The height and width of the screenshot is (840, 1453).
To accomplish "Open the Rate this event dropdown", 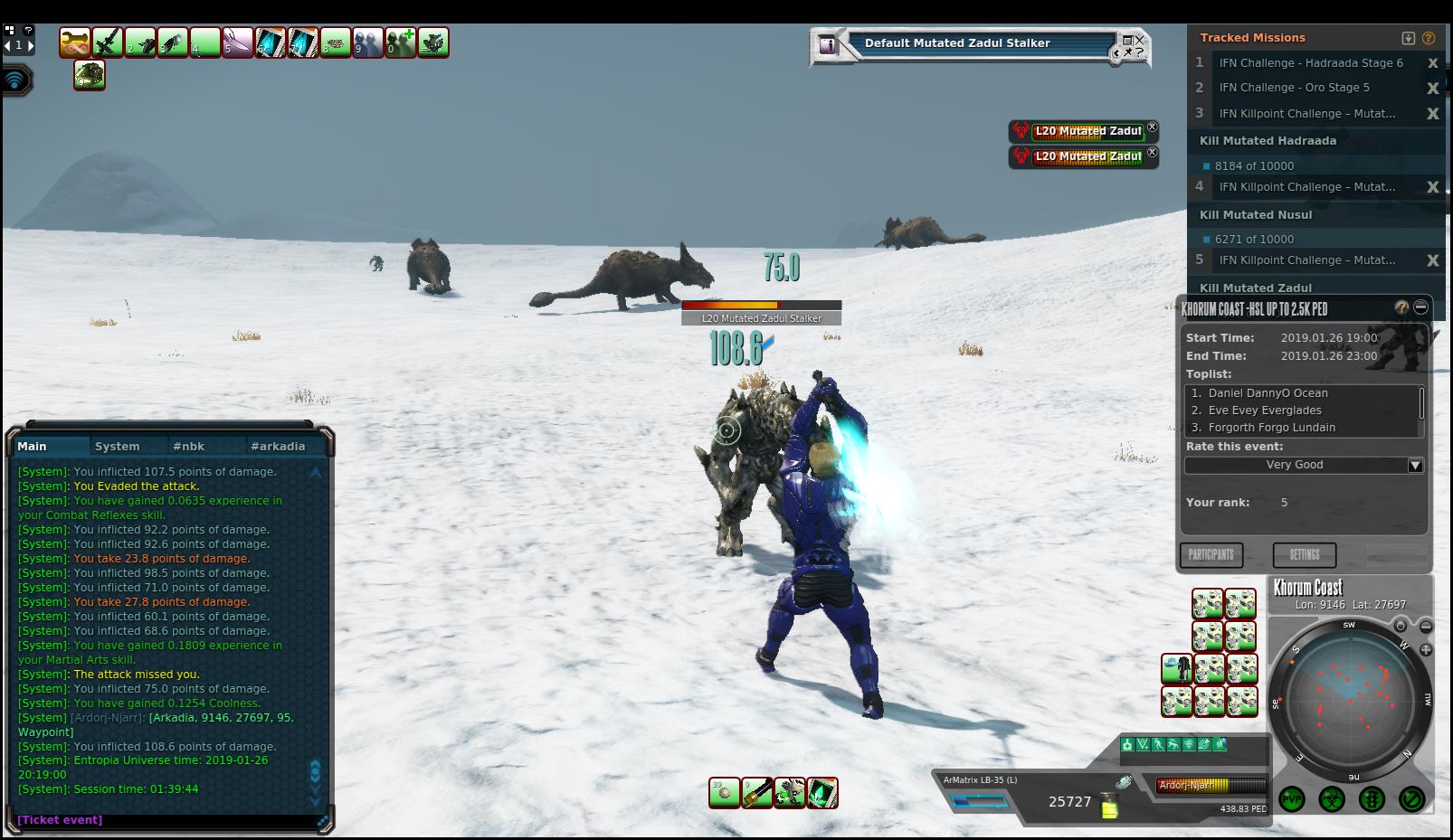I will tap(1415, 465).
